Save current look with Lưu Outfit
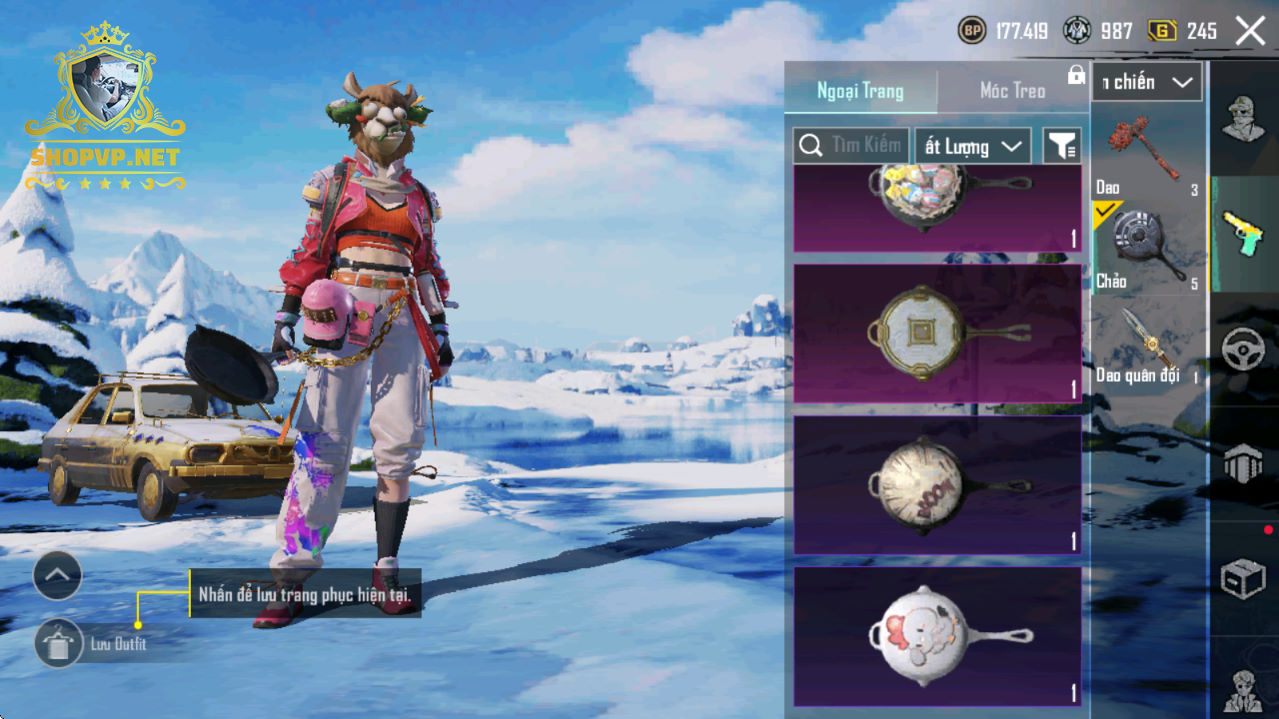 [59, 643]
